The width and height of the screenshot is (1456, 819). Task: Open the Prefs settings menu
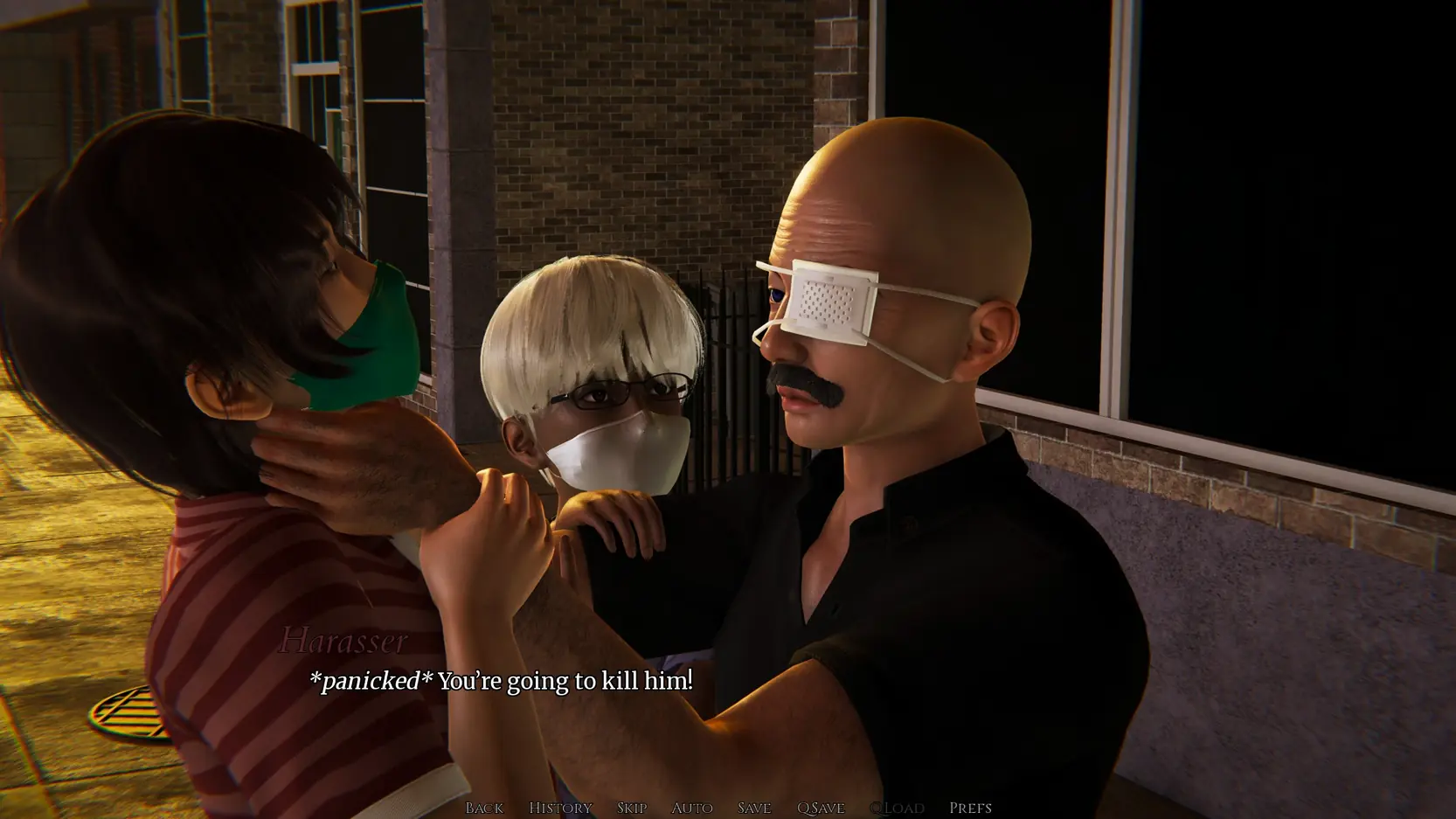(x=970, y=808)
